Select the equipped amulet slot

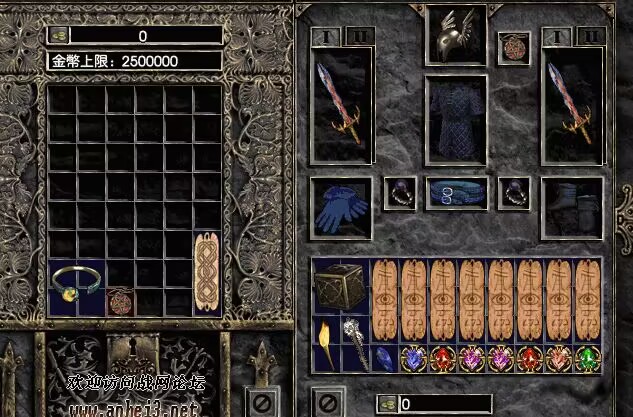514,48
